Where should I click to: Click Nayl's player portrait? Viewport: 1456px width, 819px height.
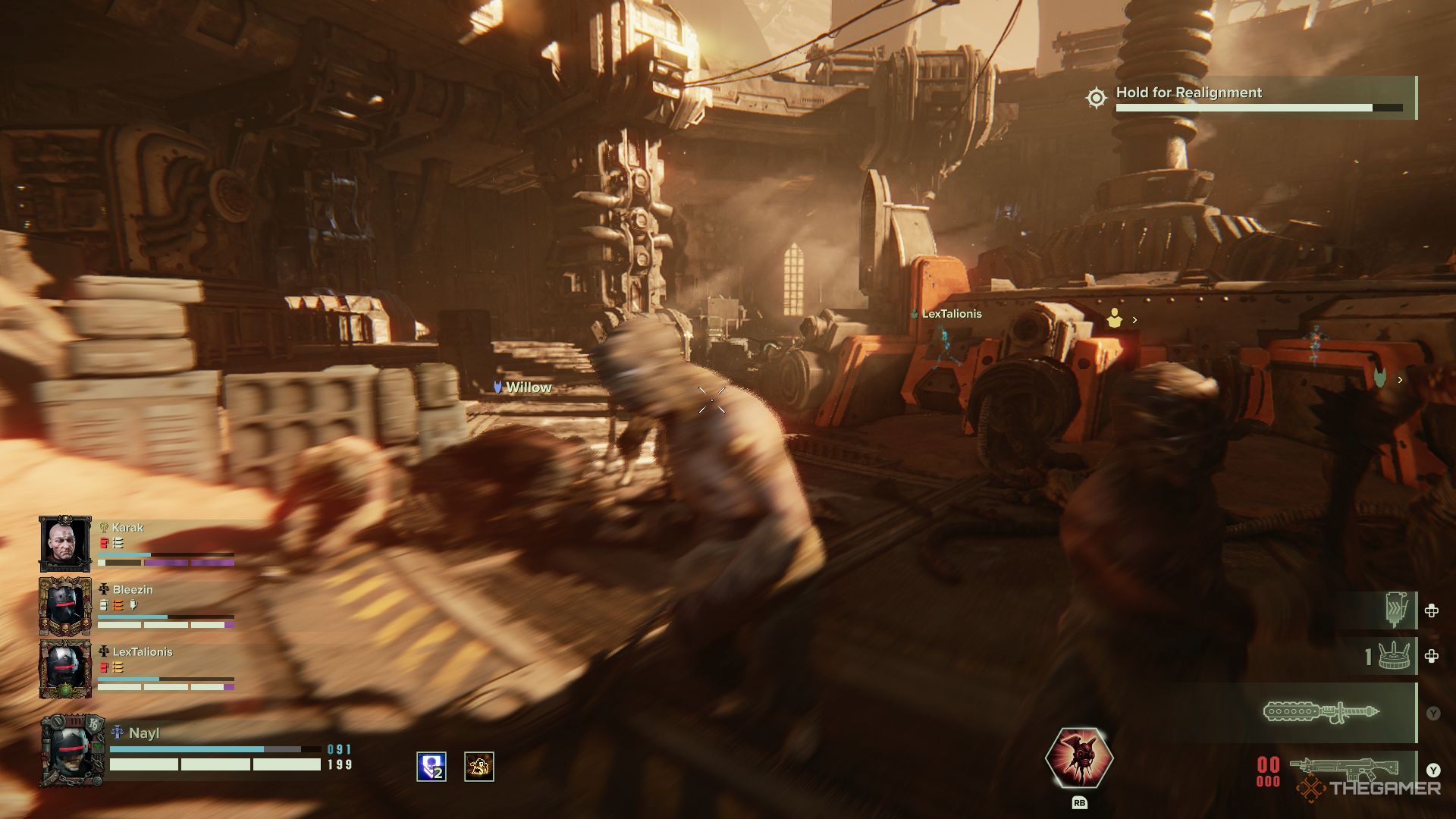pyautogui.click(x=72, y=751)
